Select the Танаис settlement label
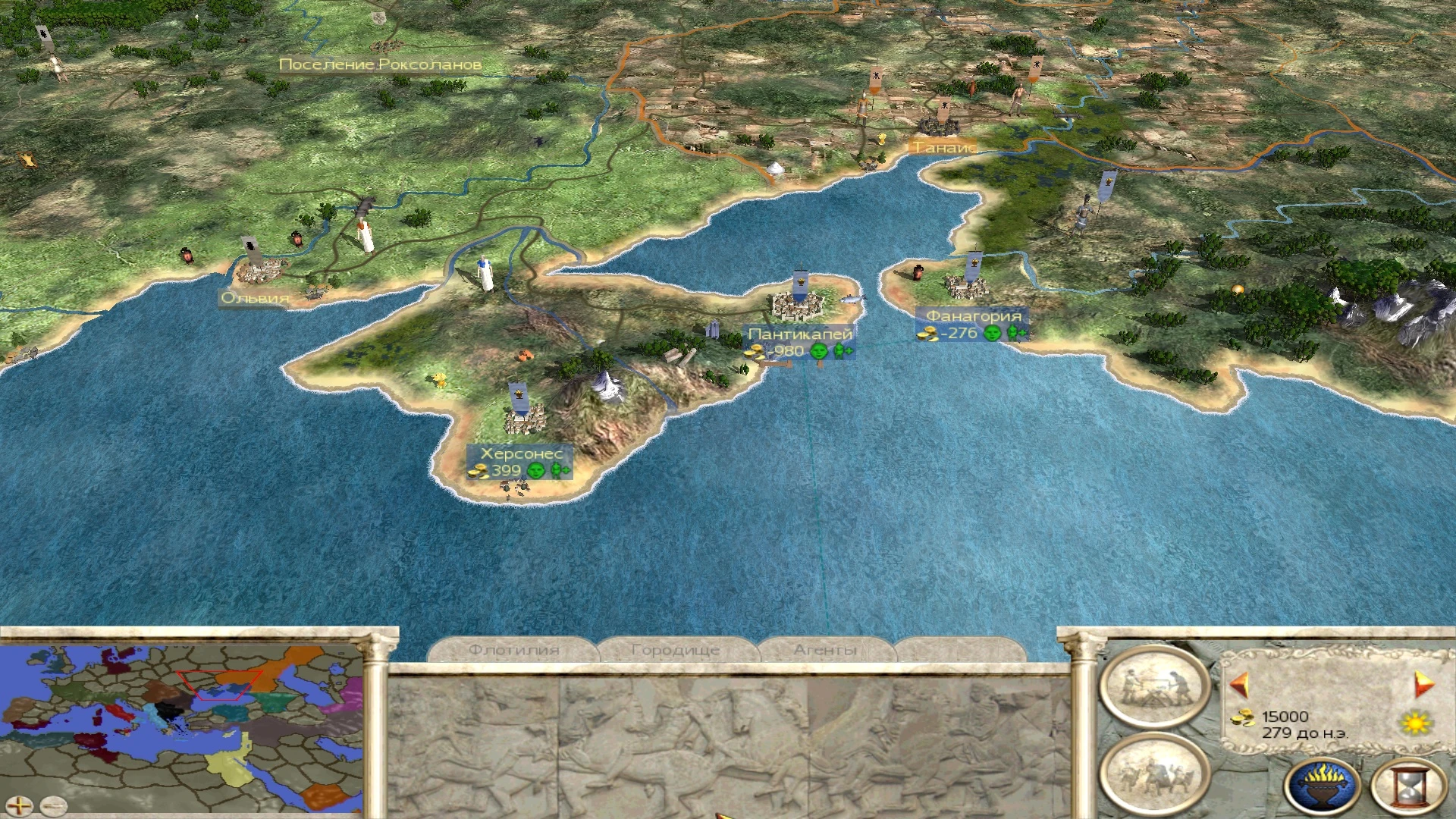 943,149
